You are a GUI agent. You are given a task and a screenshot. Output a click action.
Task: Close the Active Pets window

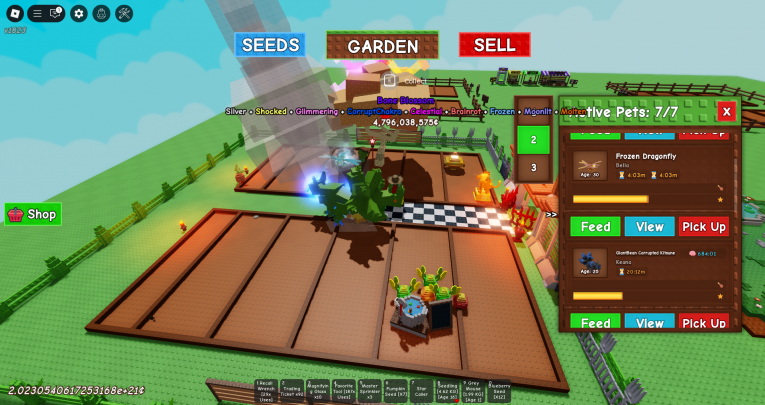(727, 111)
